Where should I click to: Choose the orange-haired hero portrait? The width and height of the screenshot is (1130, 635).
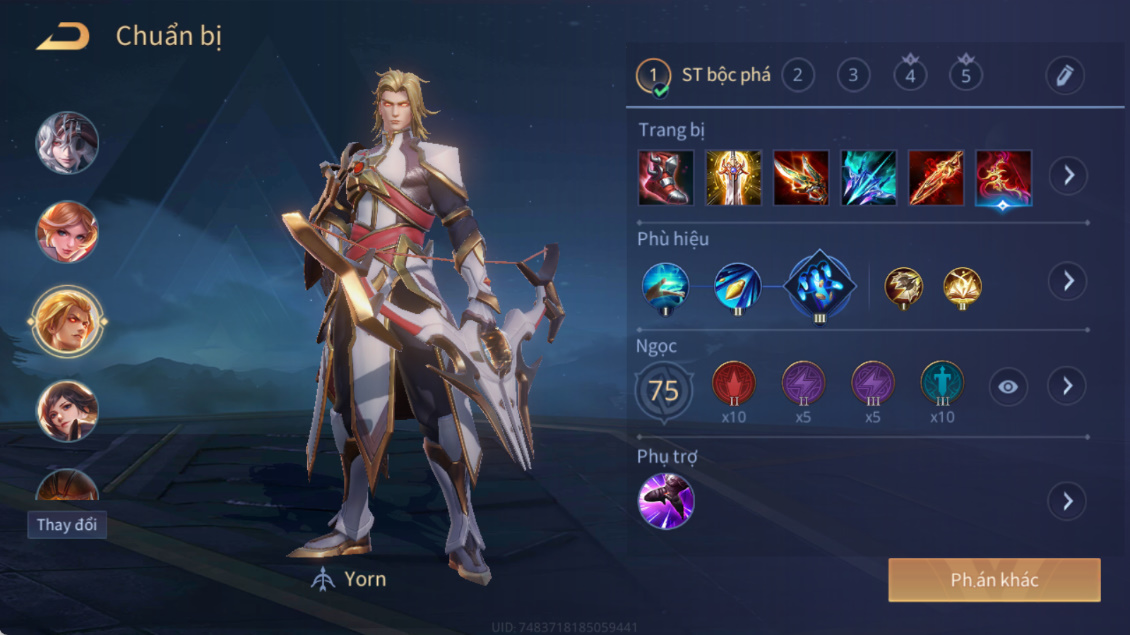pyautogui.click(x=68, y=232)
